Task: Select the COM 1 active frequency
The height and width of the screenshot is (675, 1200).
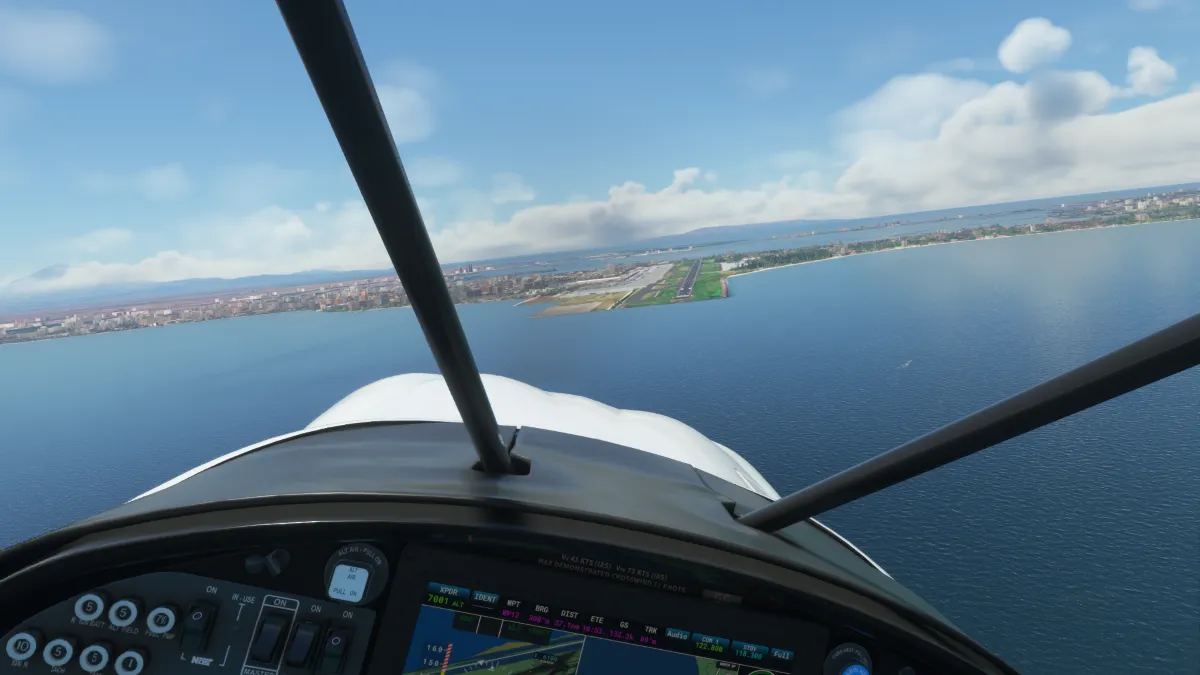Action: tap(710, 643)
